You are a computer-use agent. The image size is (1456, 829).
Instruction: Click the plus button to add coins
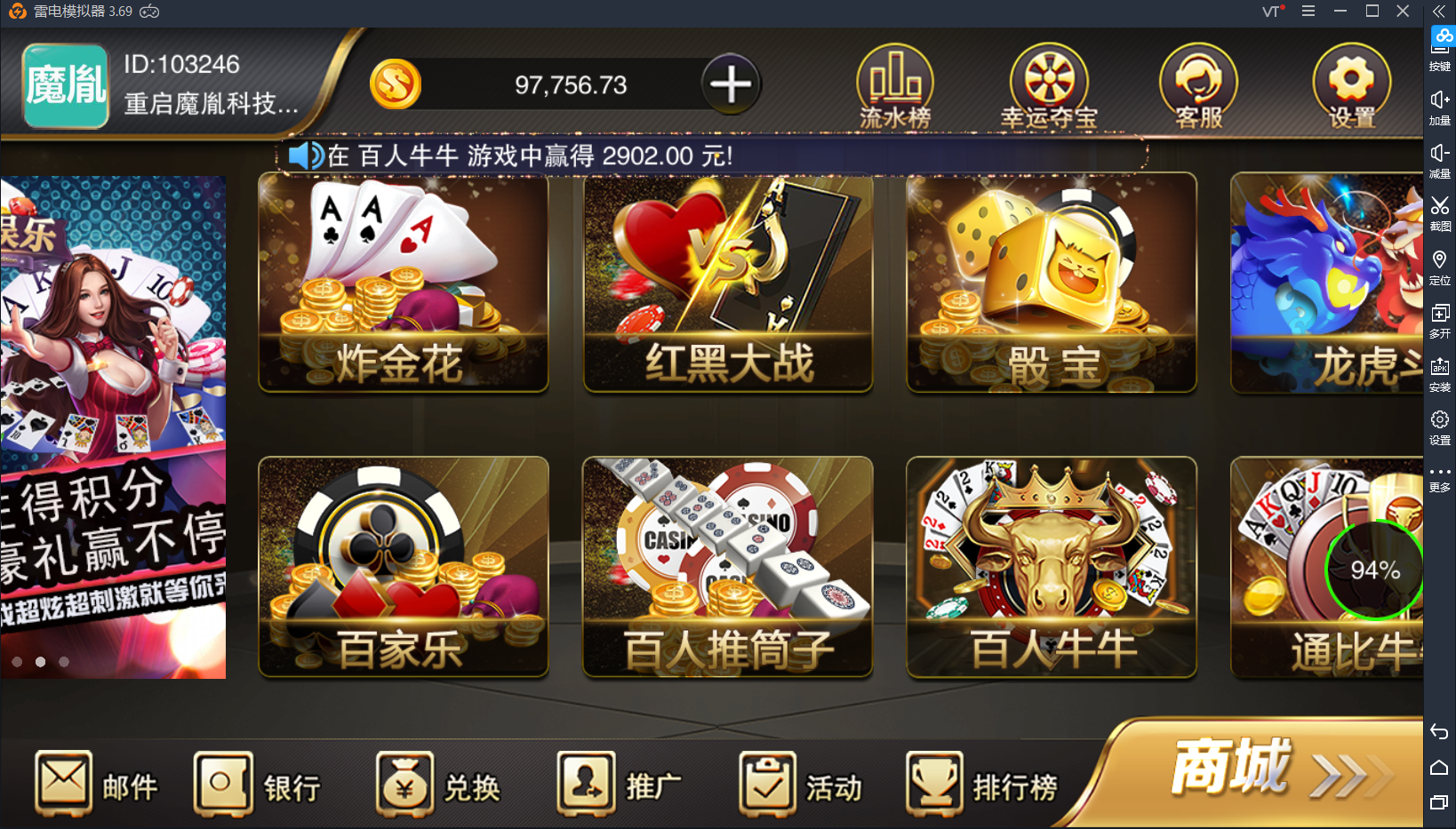[731, 84]
